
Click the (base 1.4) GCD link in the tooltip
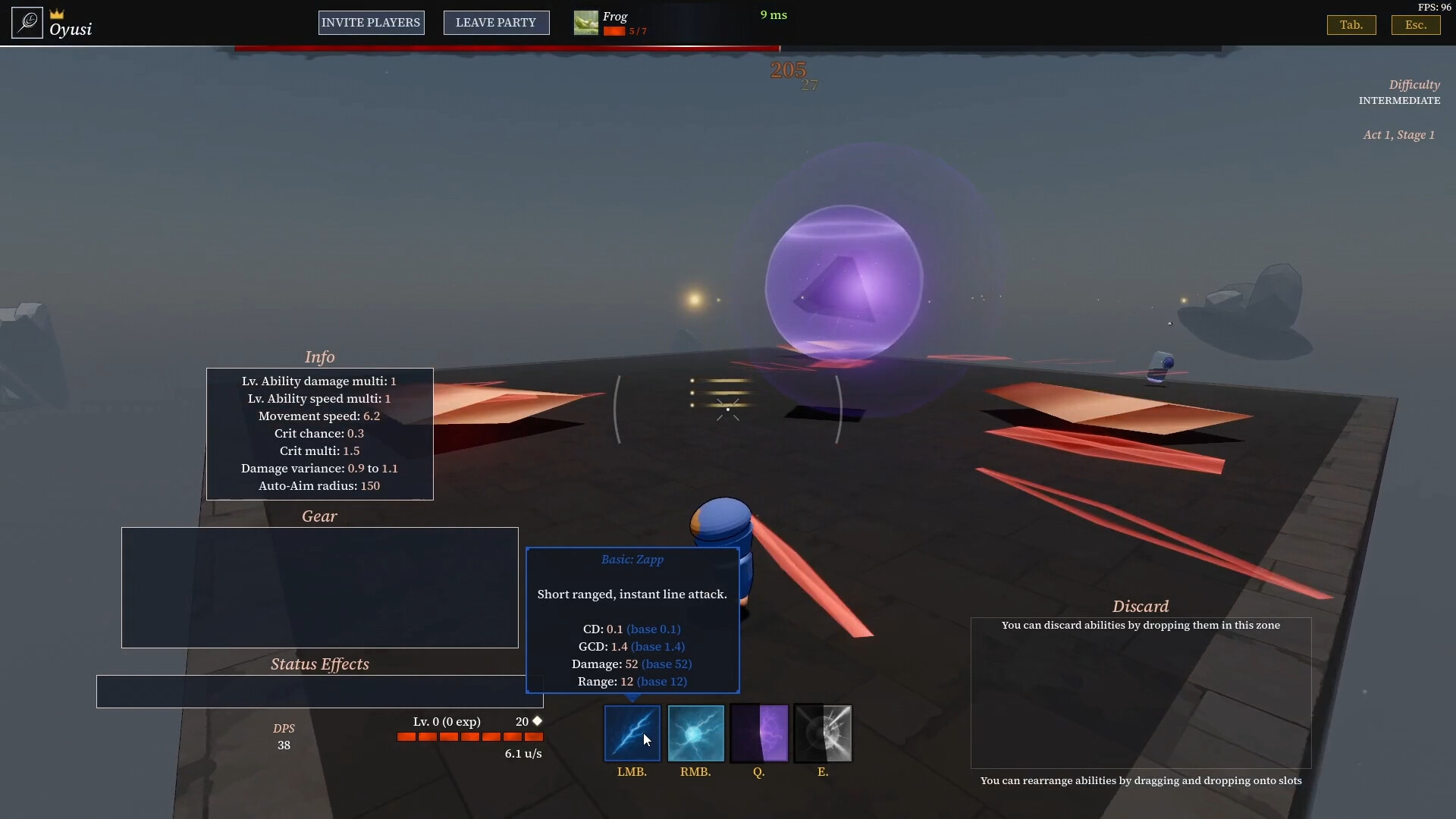tap(657, 646)
